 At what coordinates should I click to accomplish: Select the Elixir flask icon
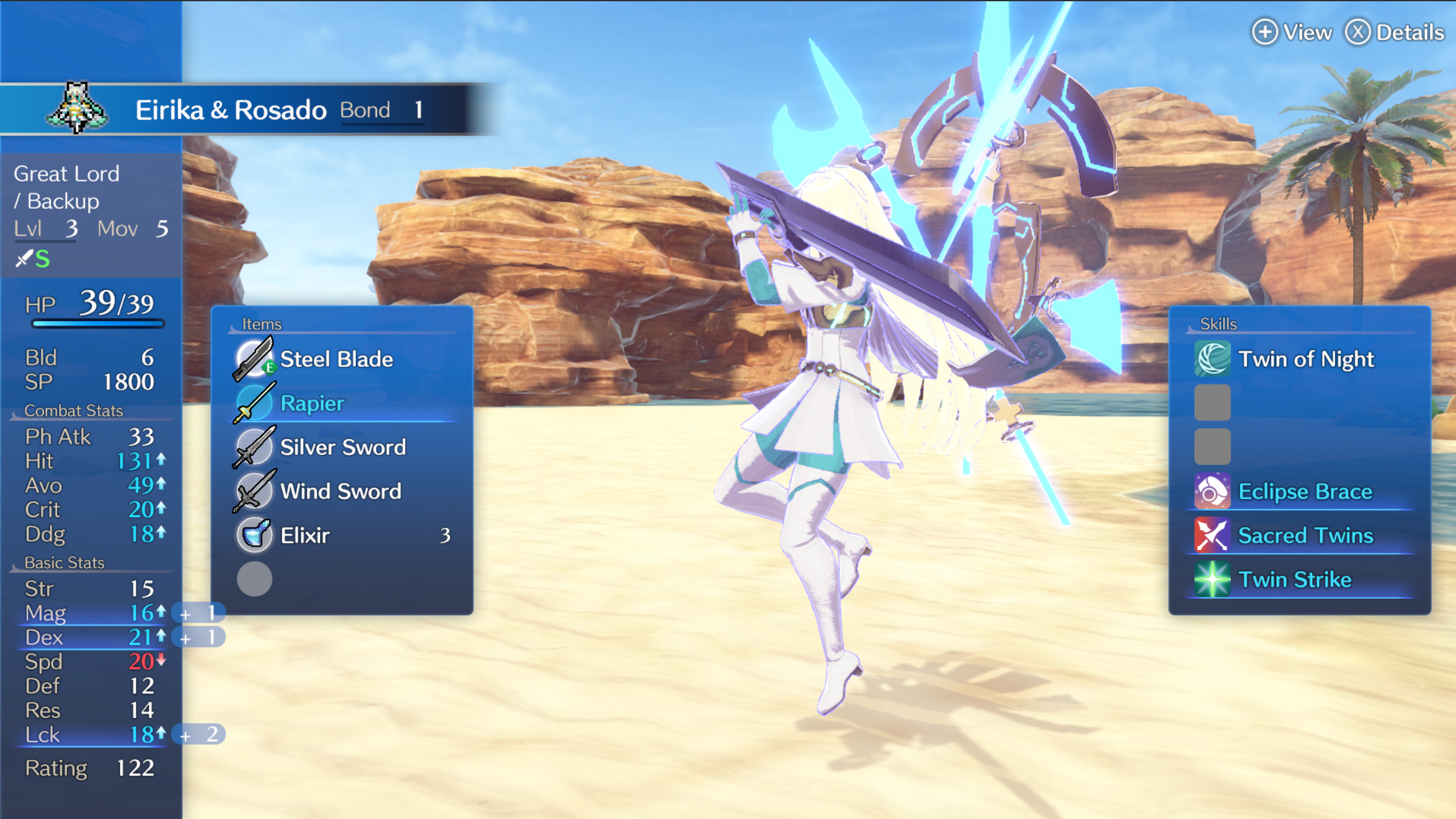(x=254, y=535)
